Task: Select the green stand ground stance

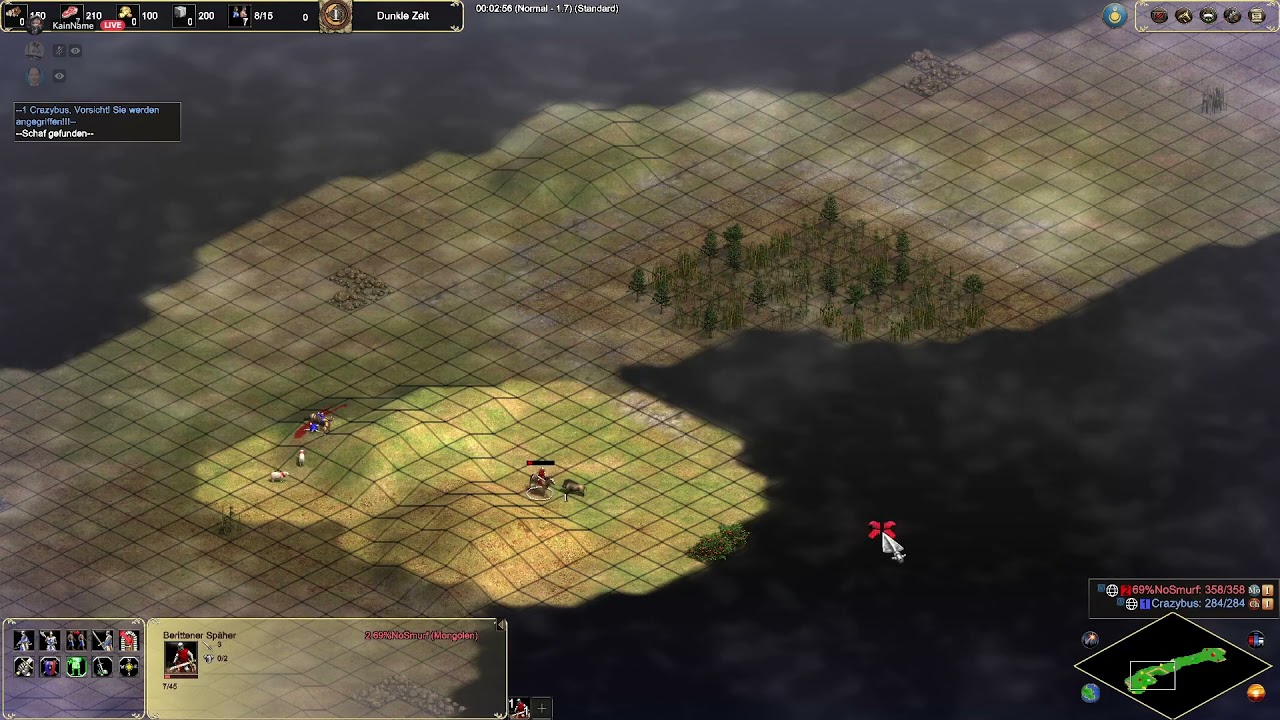Action: (76, 667)
